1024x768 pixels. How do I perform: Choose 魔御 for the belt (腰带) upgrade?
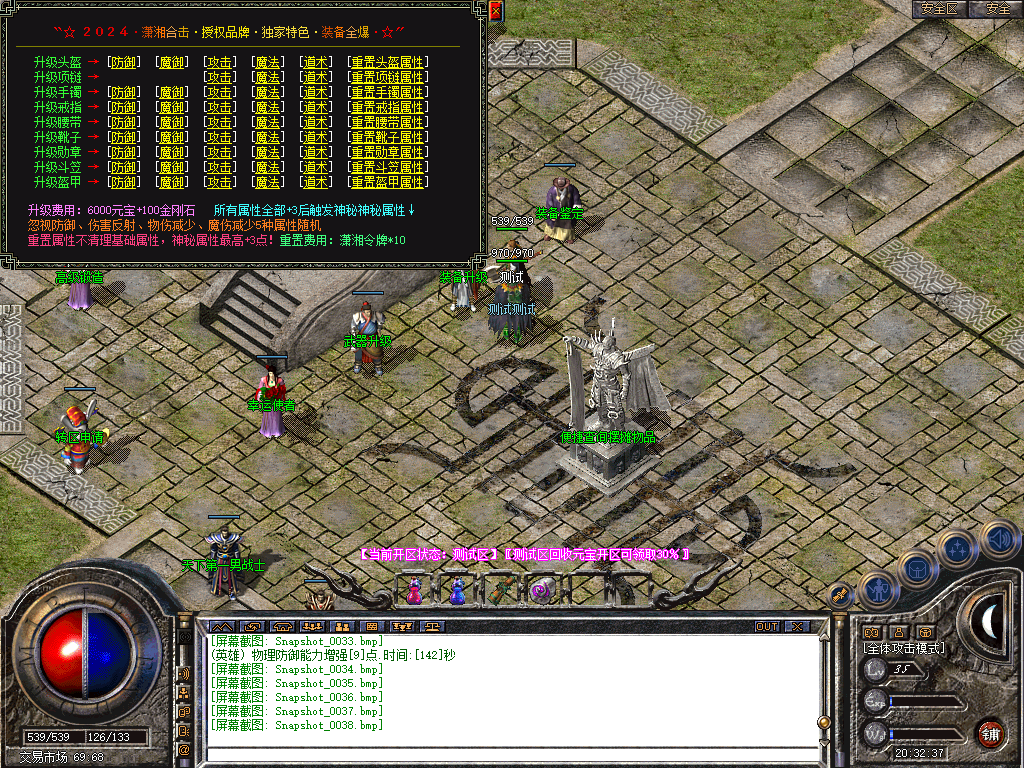pyautogui.click(x=172, y=122)
